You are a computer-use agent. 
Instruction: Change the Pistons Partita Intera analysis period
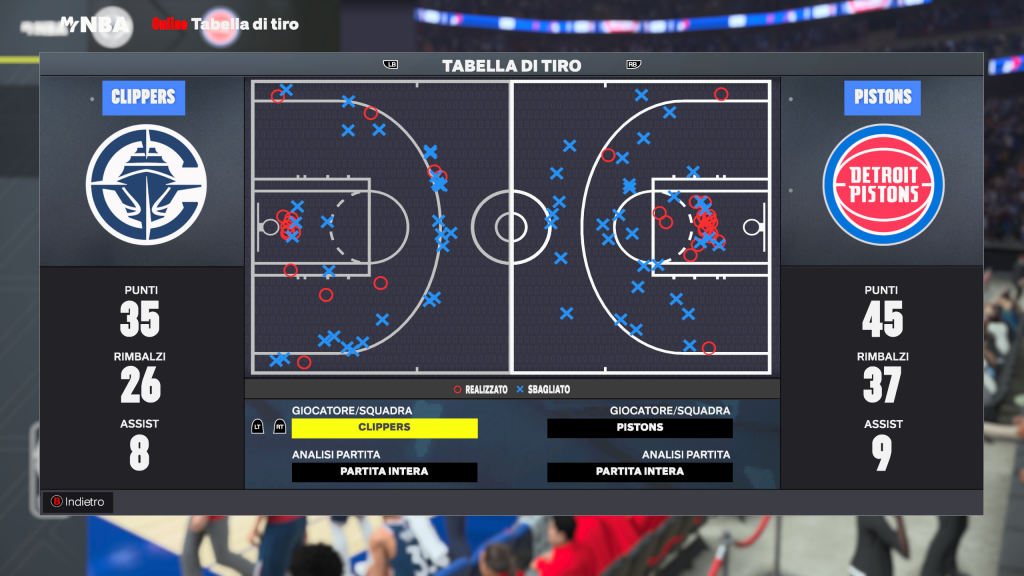[640, 472]
